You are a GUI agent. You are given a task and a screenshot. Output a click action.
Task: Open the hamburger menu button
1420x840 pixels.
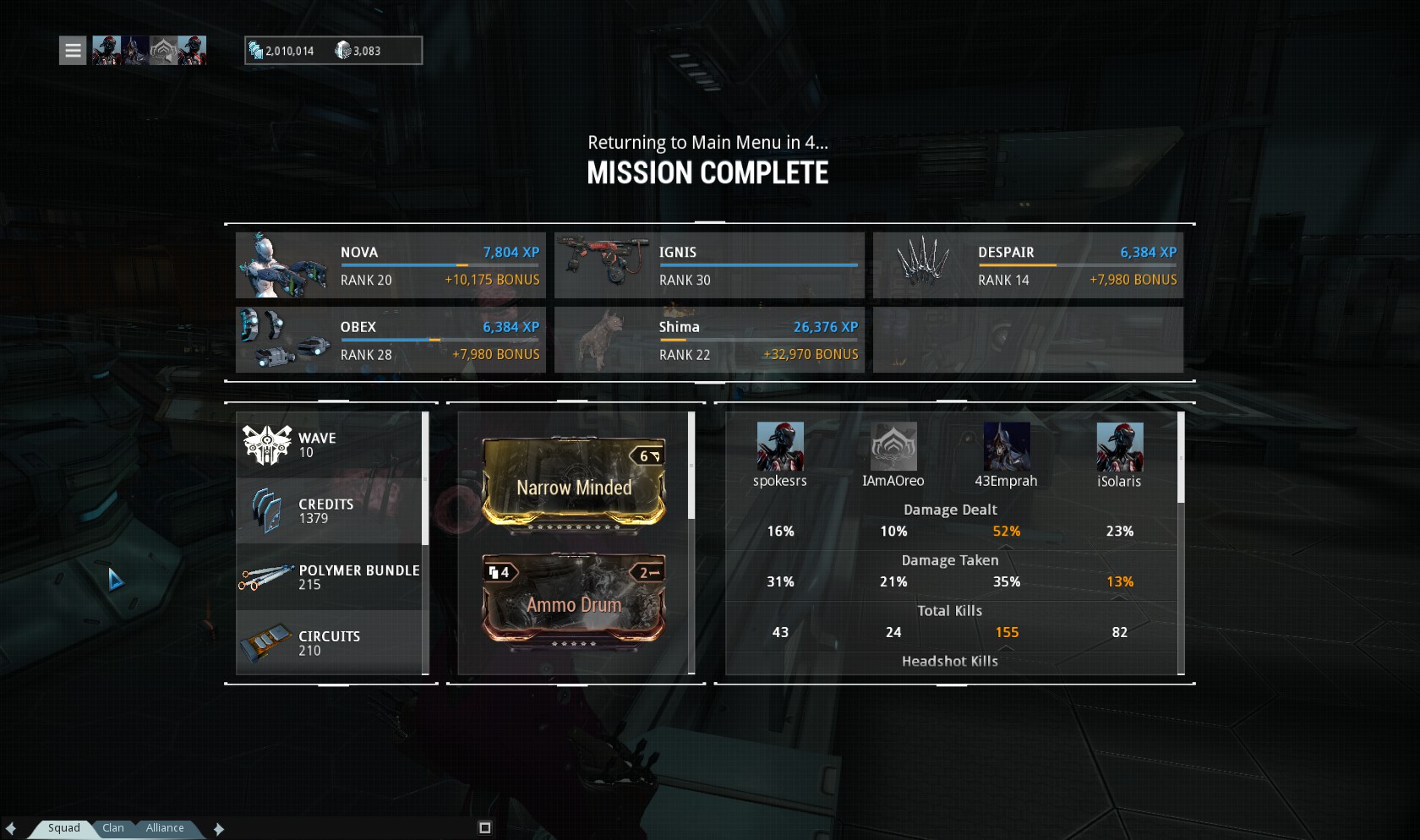tap(73, 51)
